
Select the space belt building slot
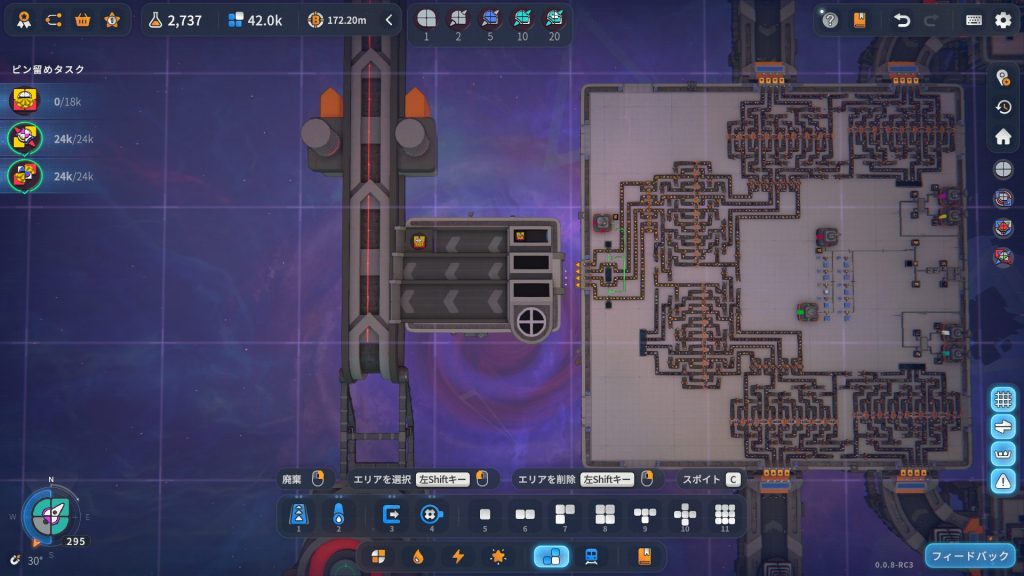pos(298,514)
